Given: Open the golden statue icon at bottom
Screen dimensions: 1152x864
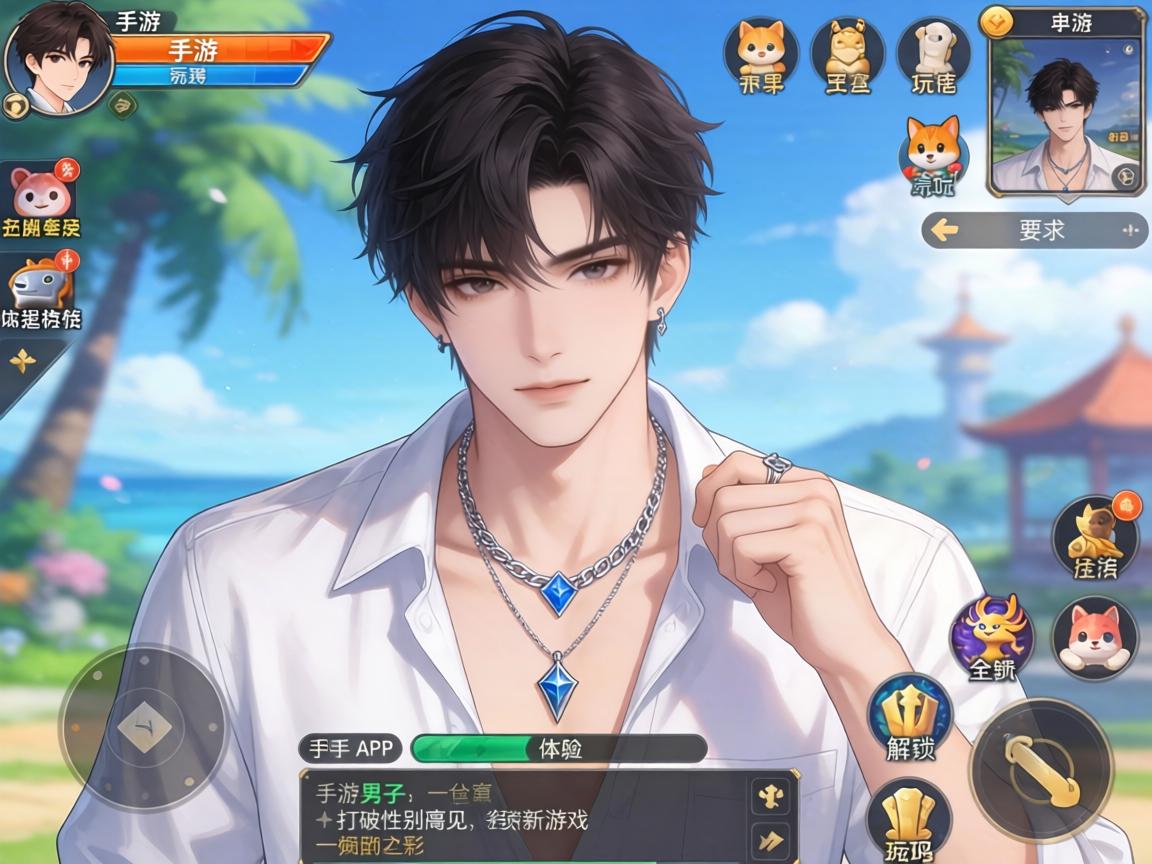Looking at the screenshot, I should point(908,818).
